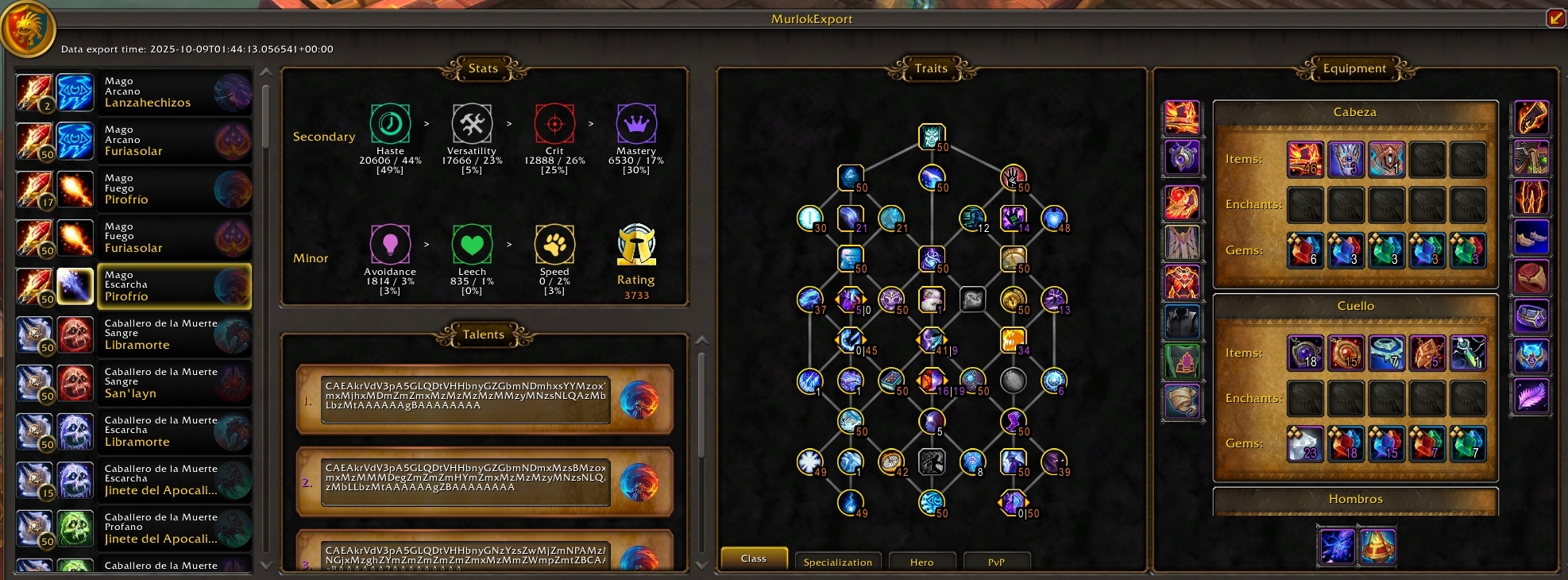This screenshot has width=1568, height=580.
Task: Open the Hero traits tab
Action: (x=921, y=562)
